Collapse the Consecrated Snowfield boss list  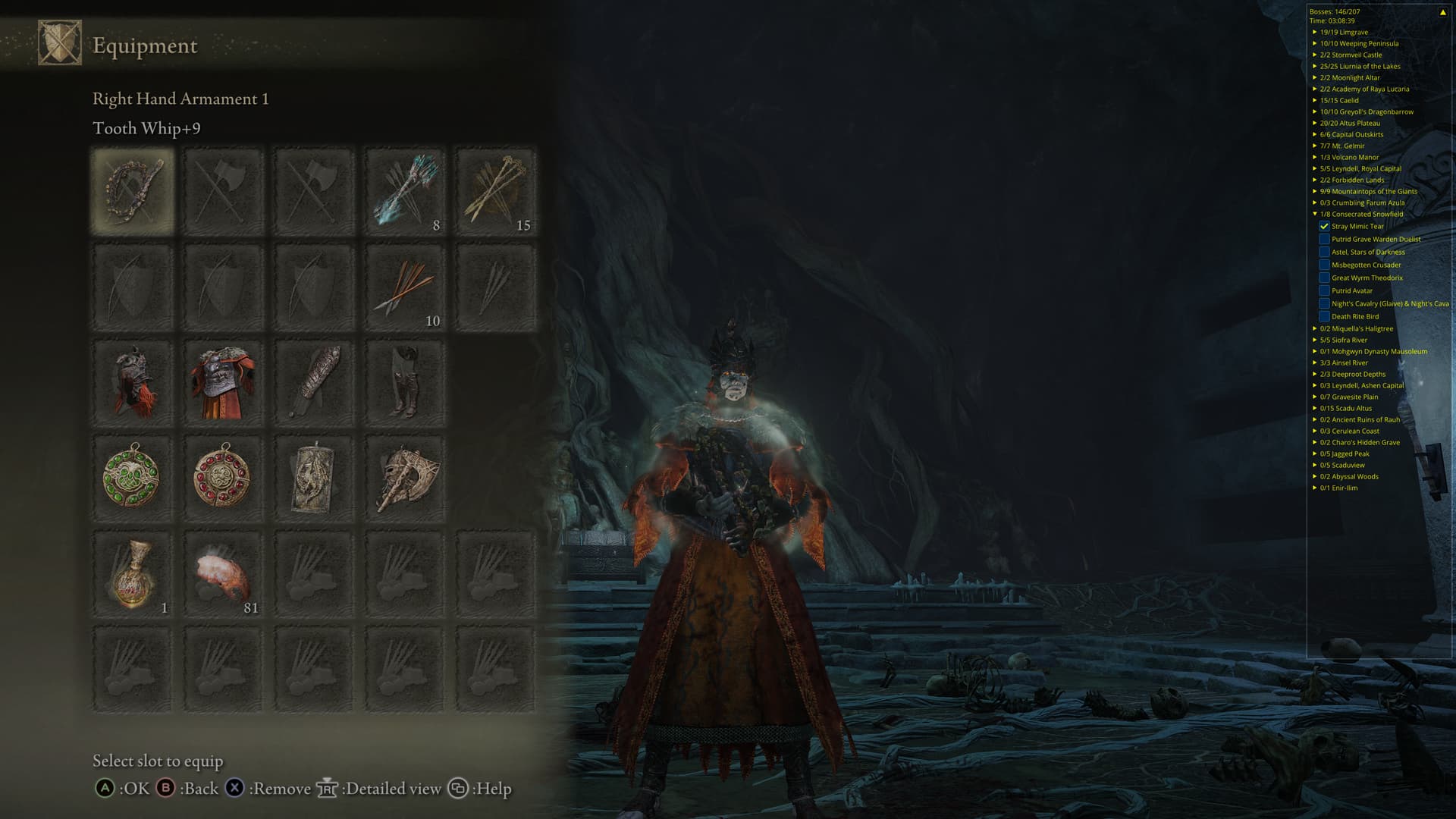[1315, 215]
